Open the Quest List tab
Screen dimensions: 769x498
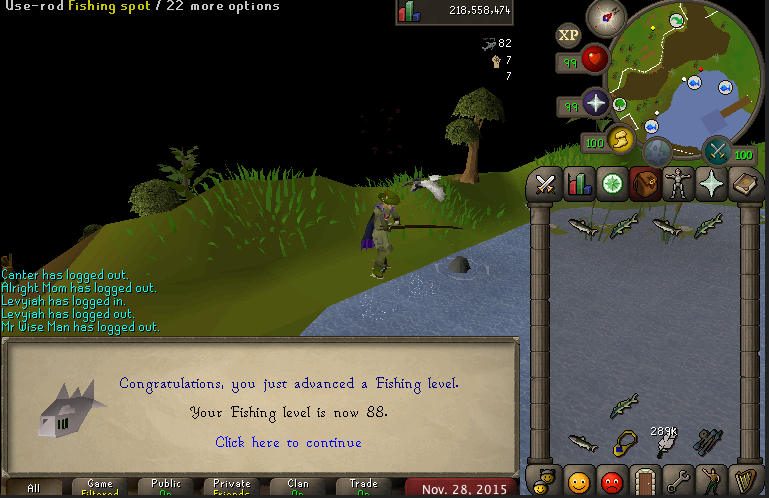point(610,184)
